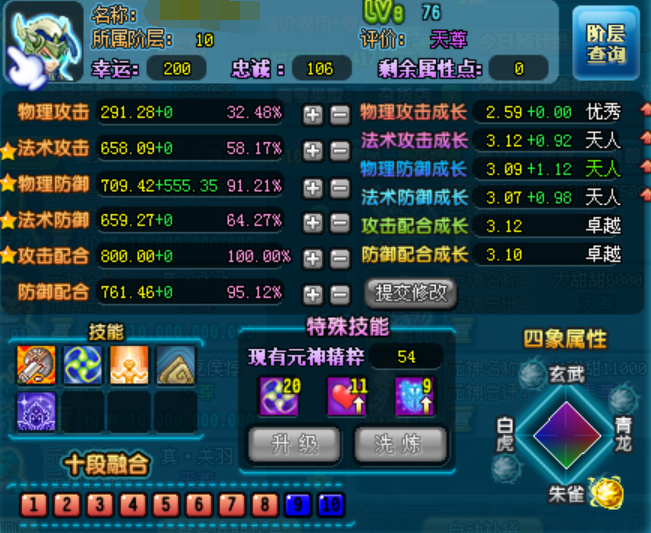Increase 物理攻击 with its plus button
The image size is (651, 533).
point(313,114)
